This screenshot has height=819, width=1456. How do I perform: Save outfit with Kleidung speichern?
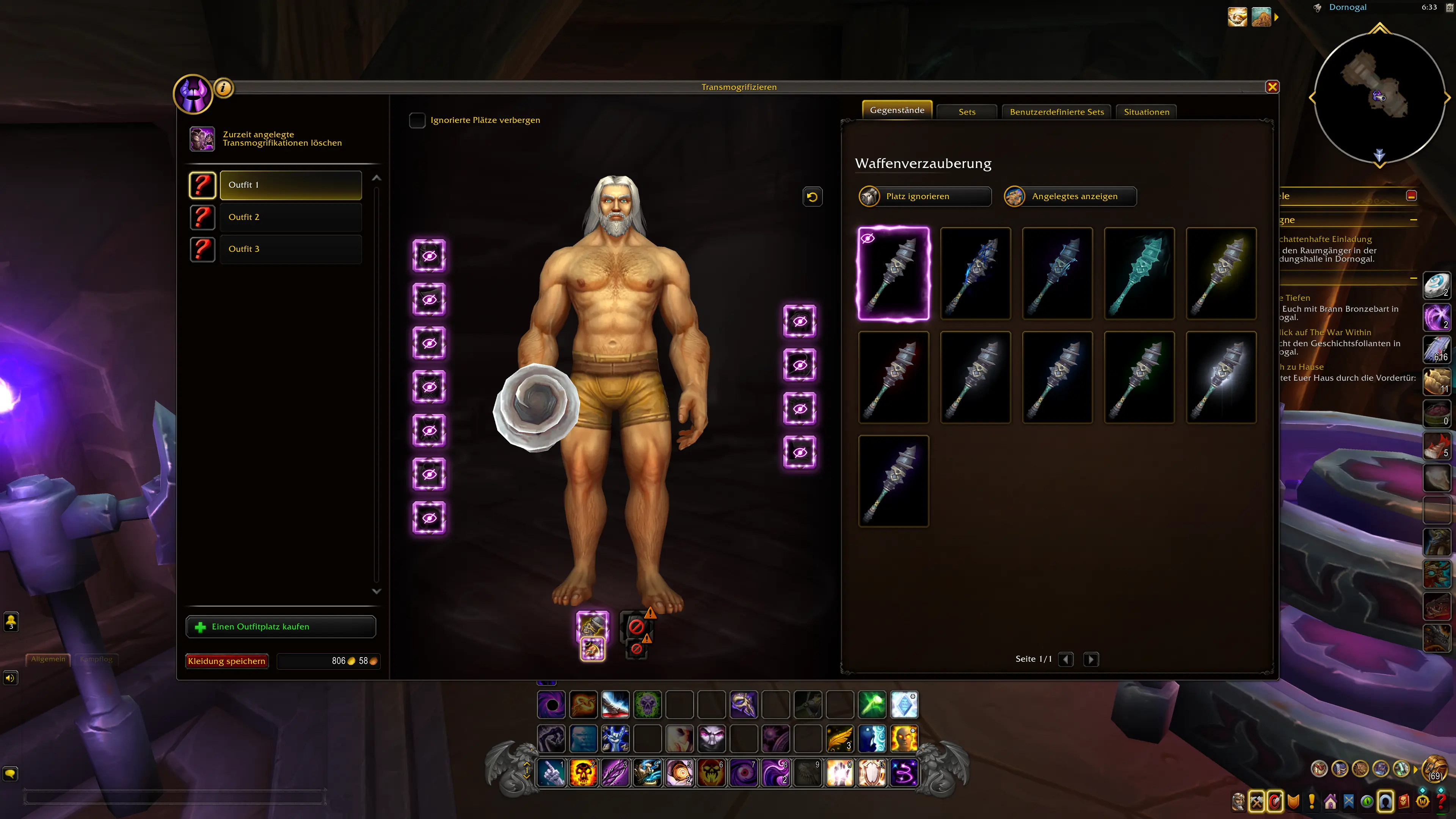(227, 661)
